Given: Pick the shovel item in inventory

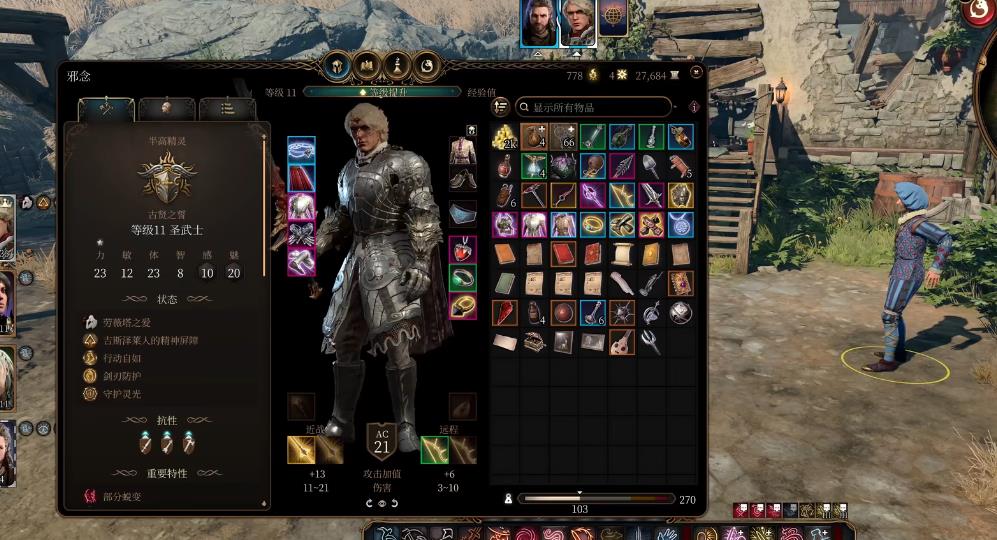Looking at the screenshot, I should pos(651,166).
